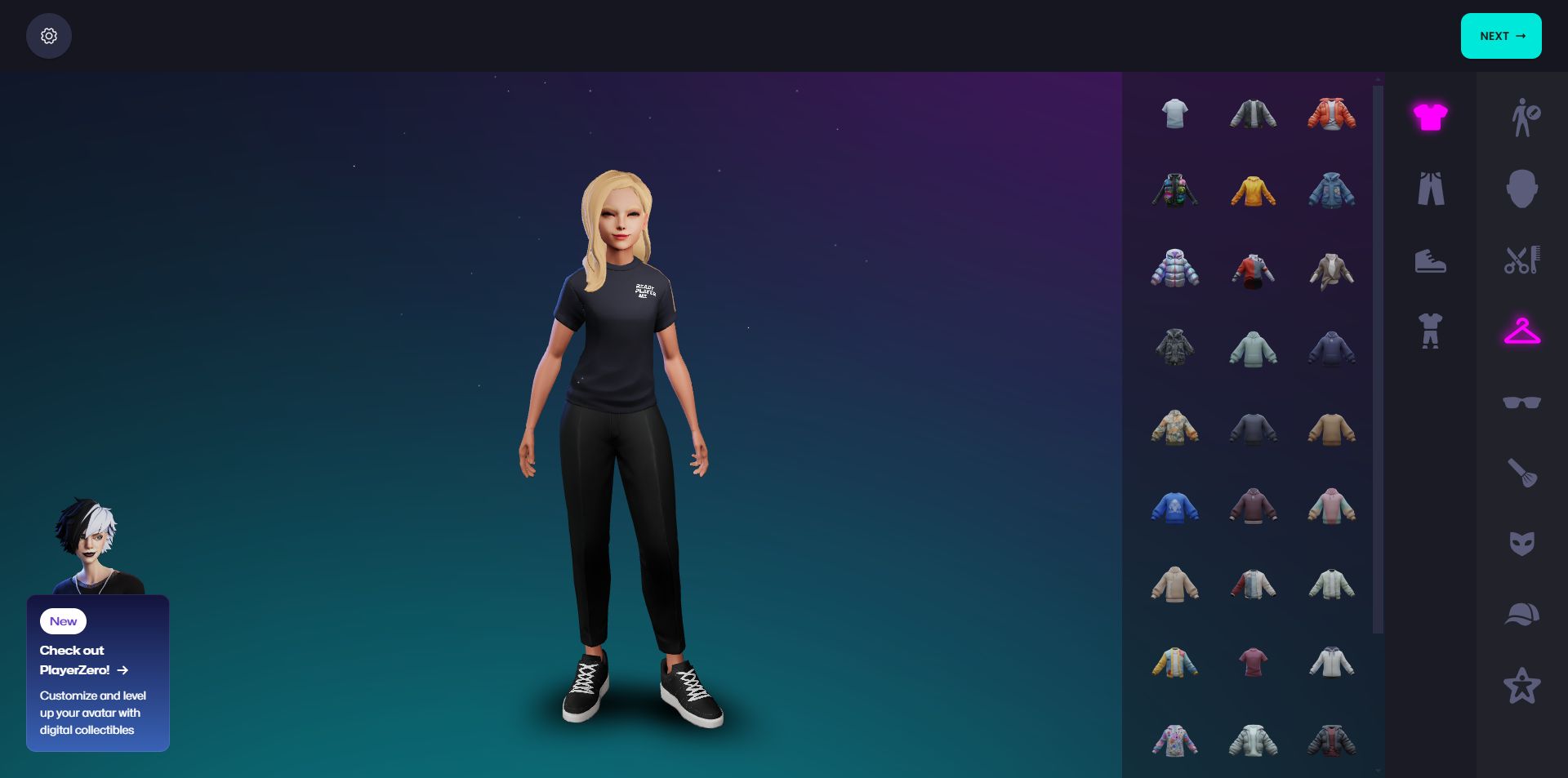Image resolution: width=1568 pixels, height=778 pixels.
Task: Choose the bright blue sweatshirt
Action: pos(1174,507)
